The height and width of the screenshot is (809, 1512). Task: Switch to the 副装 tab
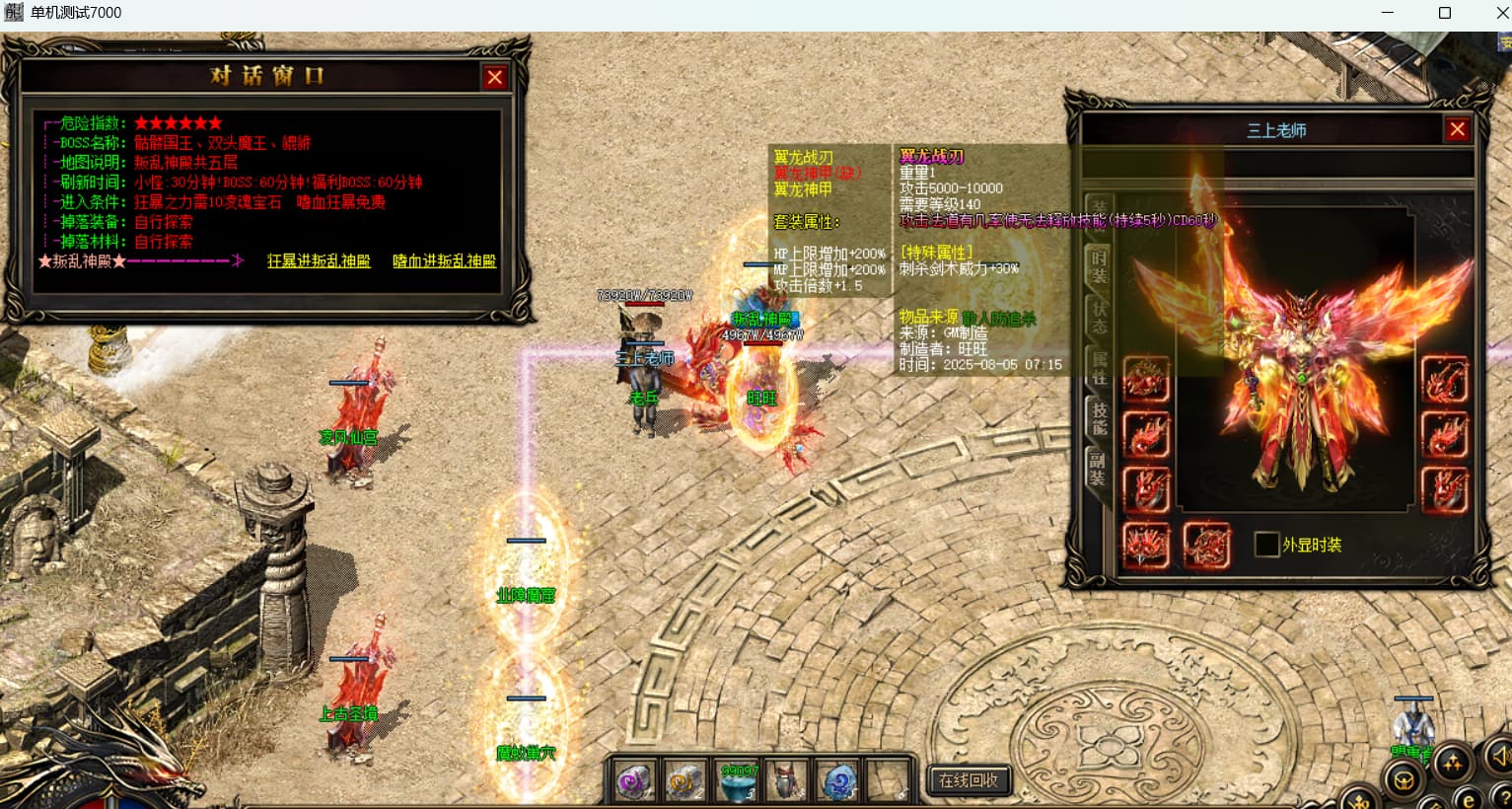(x=1099, y=469)
